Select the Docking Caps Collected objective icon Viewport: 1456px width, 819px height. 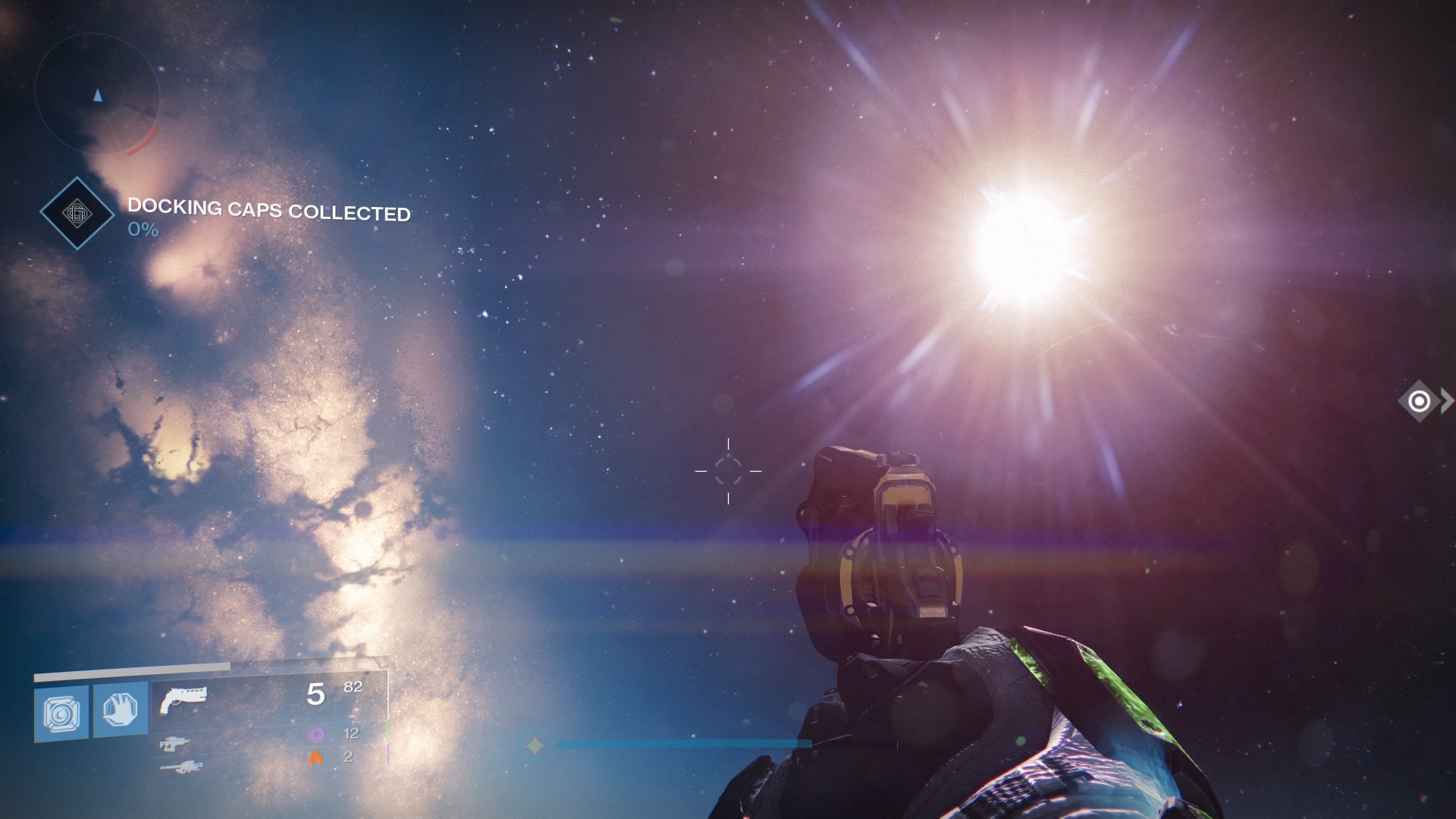(x=77, y=213)
